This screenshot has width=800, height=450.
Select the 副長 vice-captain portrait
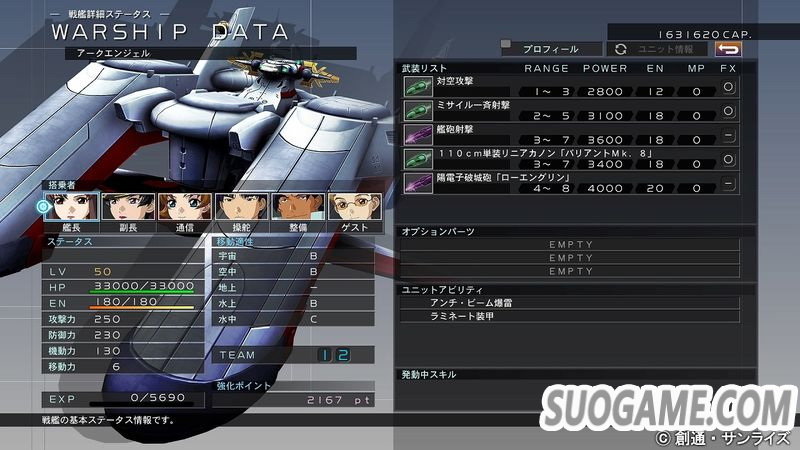(129, 206)
